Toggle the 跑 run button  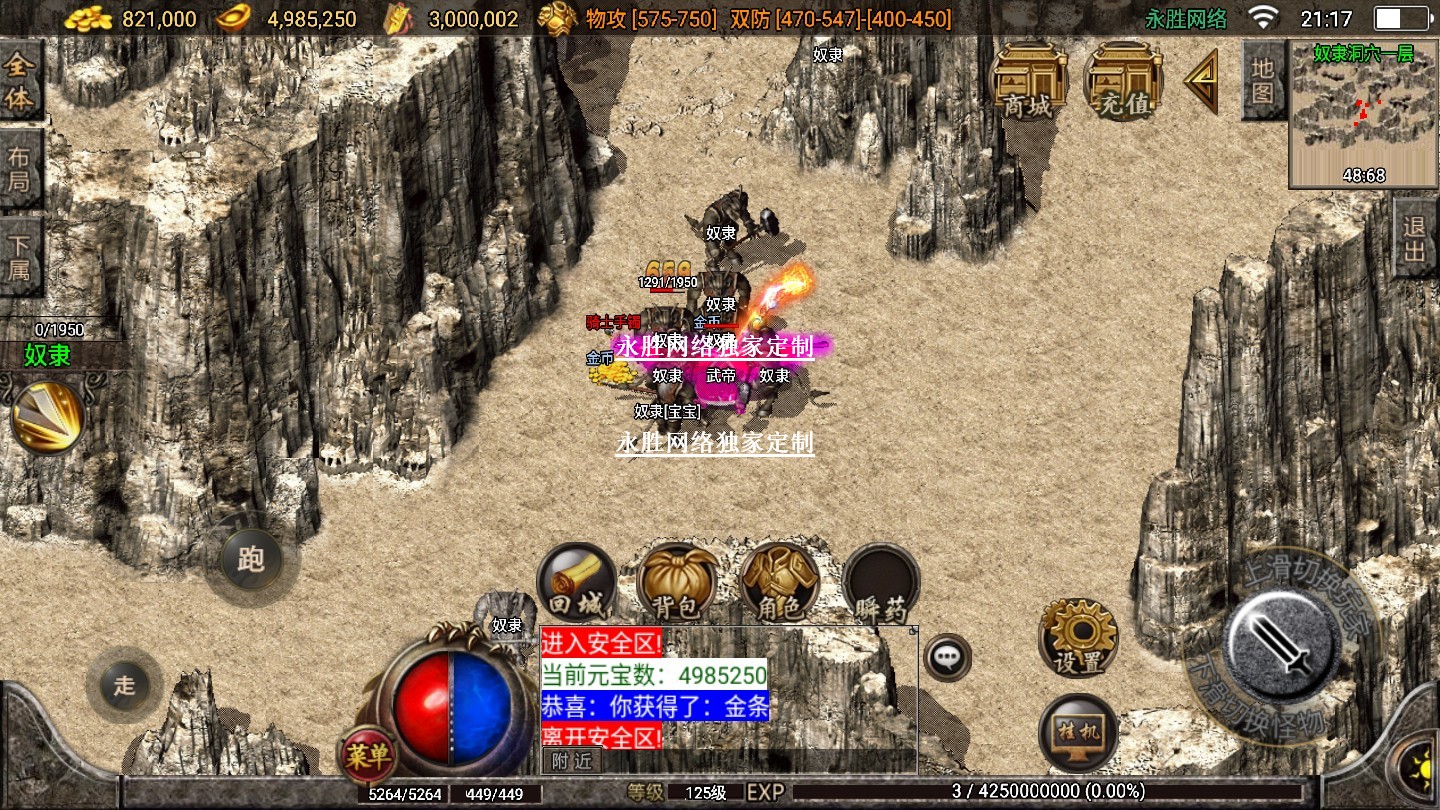coord(249,558)
